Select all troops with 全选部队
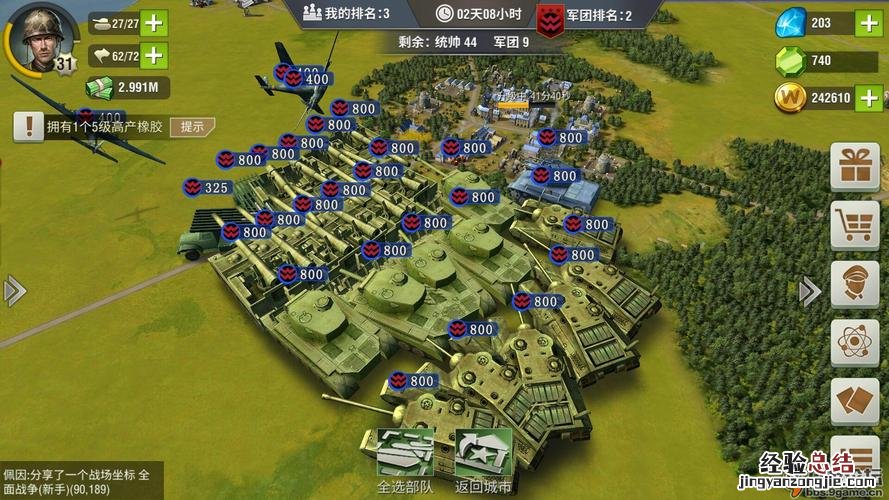This screenshot has height=500, width=889. [x=404, y=462]
